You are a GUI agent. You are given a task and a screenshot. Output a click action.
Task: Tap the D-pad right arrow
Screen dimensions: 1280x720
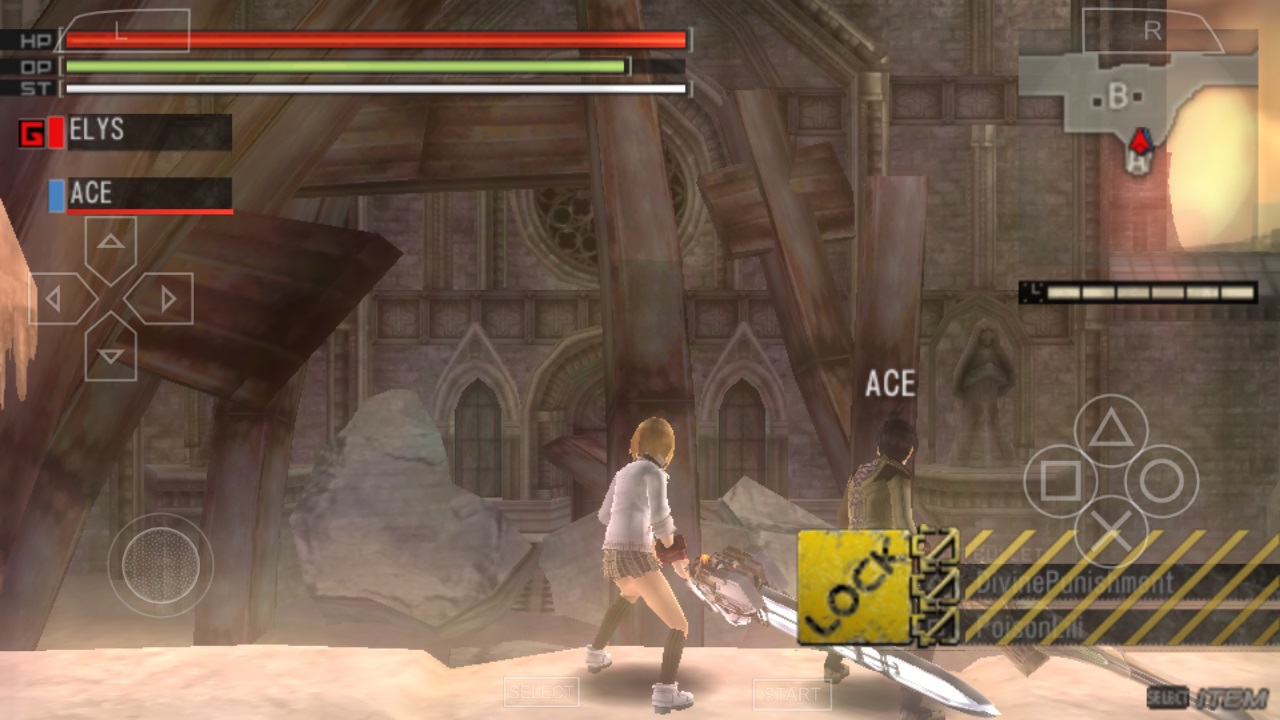164,298
